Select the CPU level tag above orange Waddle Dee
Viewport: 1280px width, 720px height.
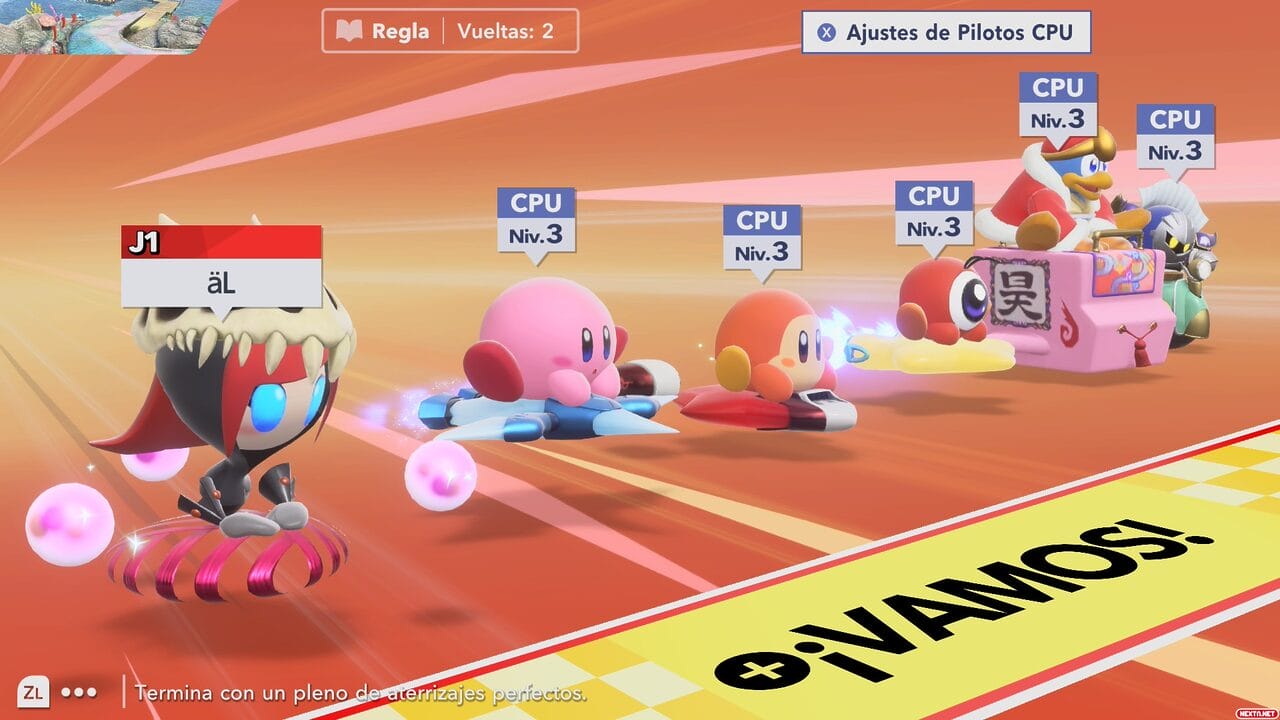pos(762,237)
